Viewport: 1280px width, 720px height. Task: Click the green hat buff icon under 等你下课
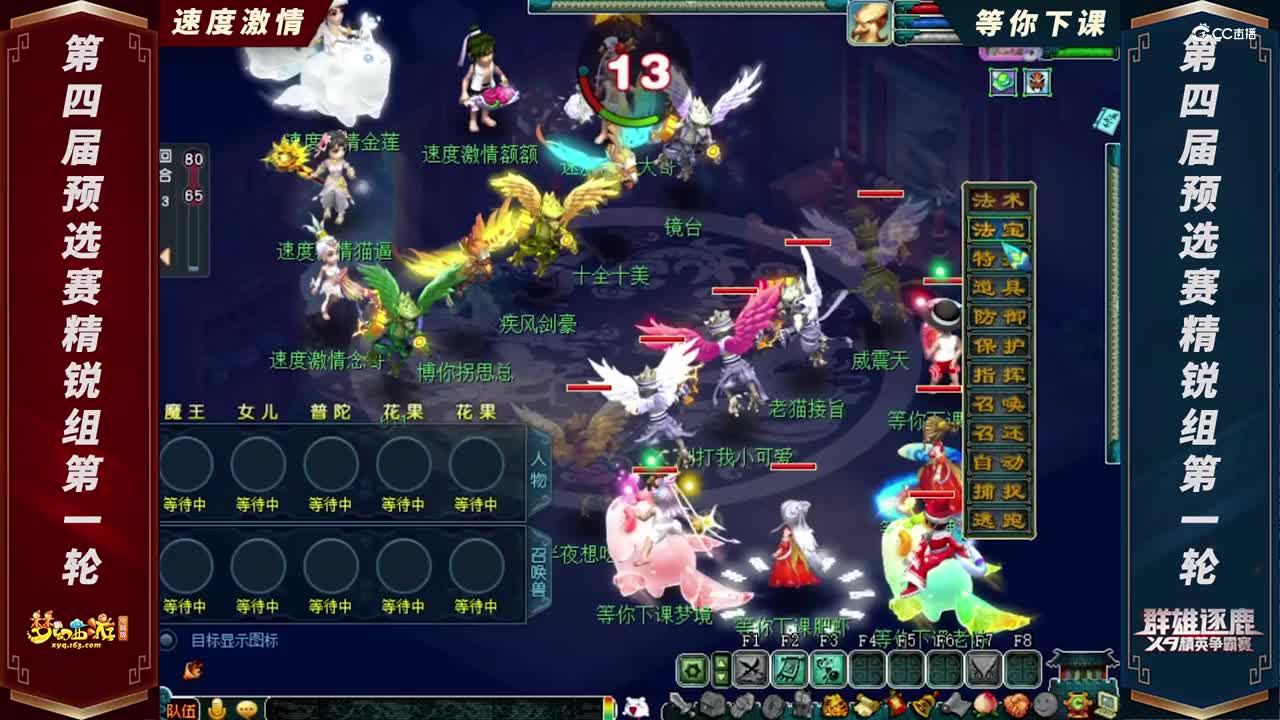1003,81
